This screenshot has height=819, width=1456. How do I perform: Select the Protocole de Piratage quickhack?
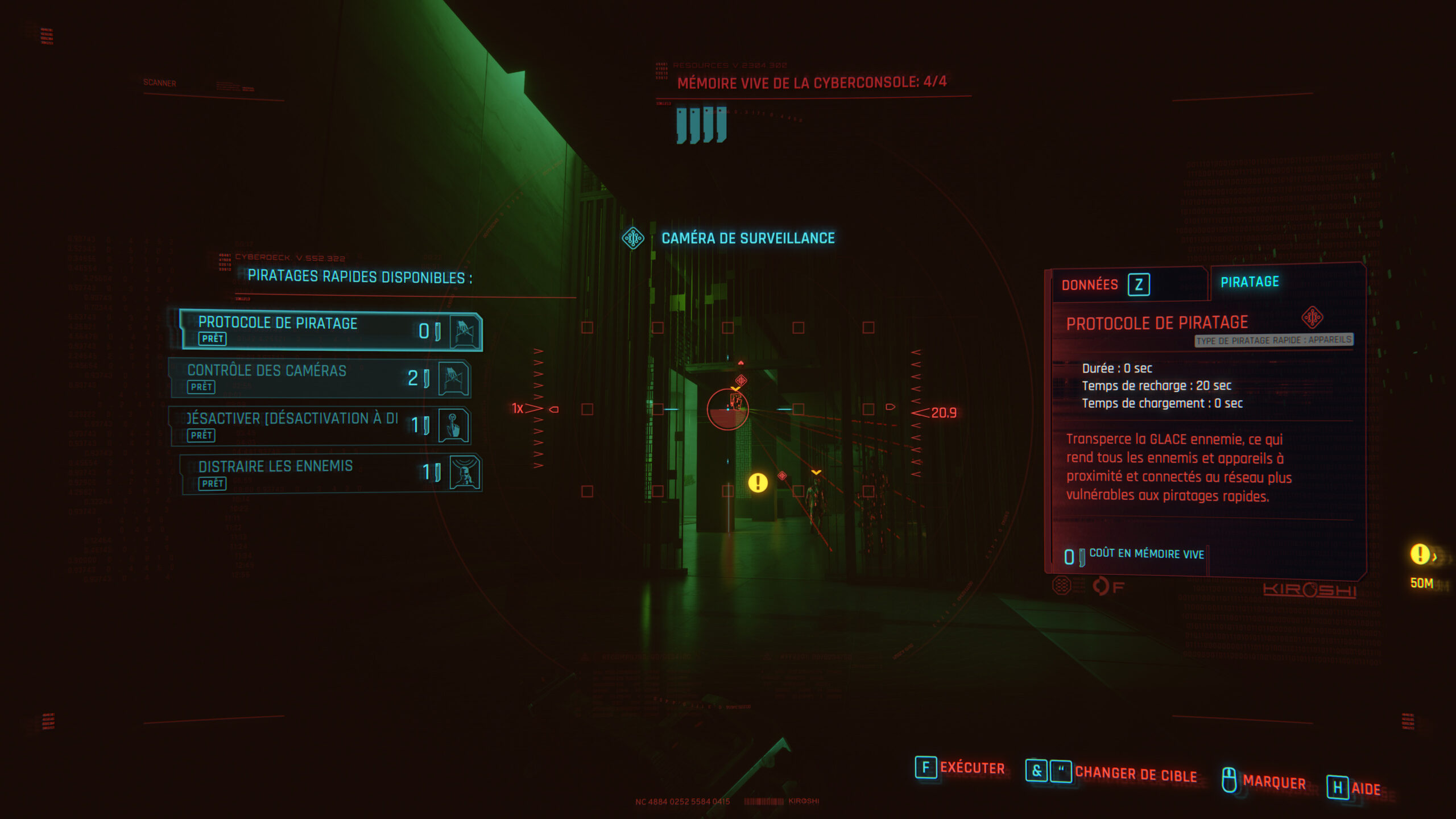click(331, 330)
